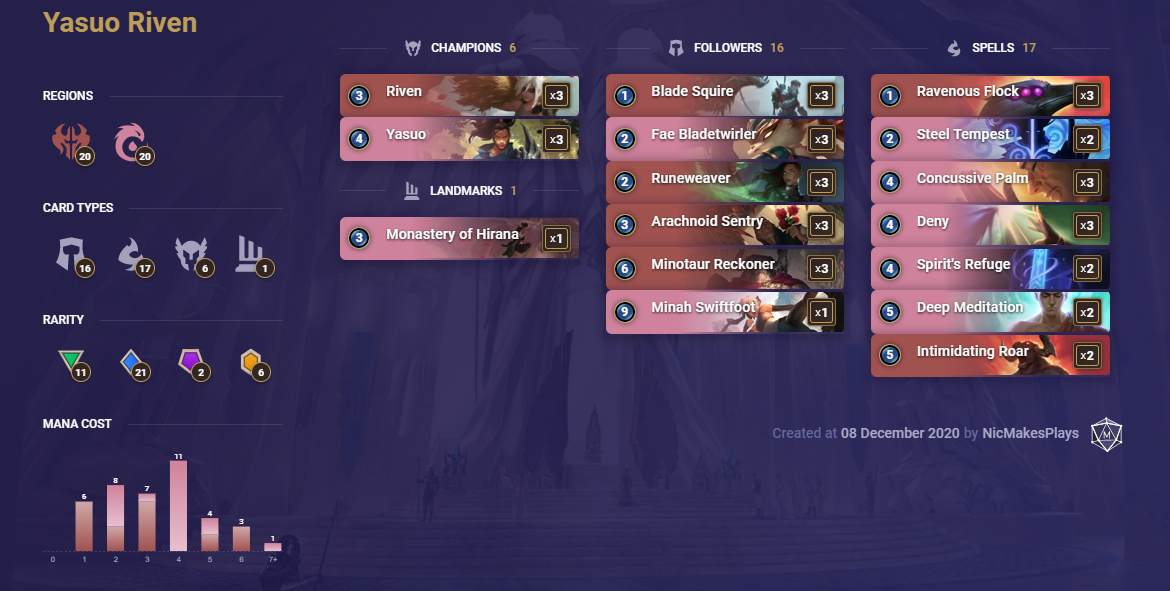The width and height of the screenshot is (1170, 591).
Task: Click the Ionia region icon
Action: click(131, 142)
